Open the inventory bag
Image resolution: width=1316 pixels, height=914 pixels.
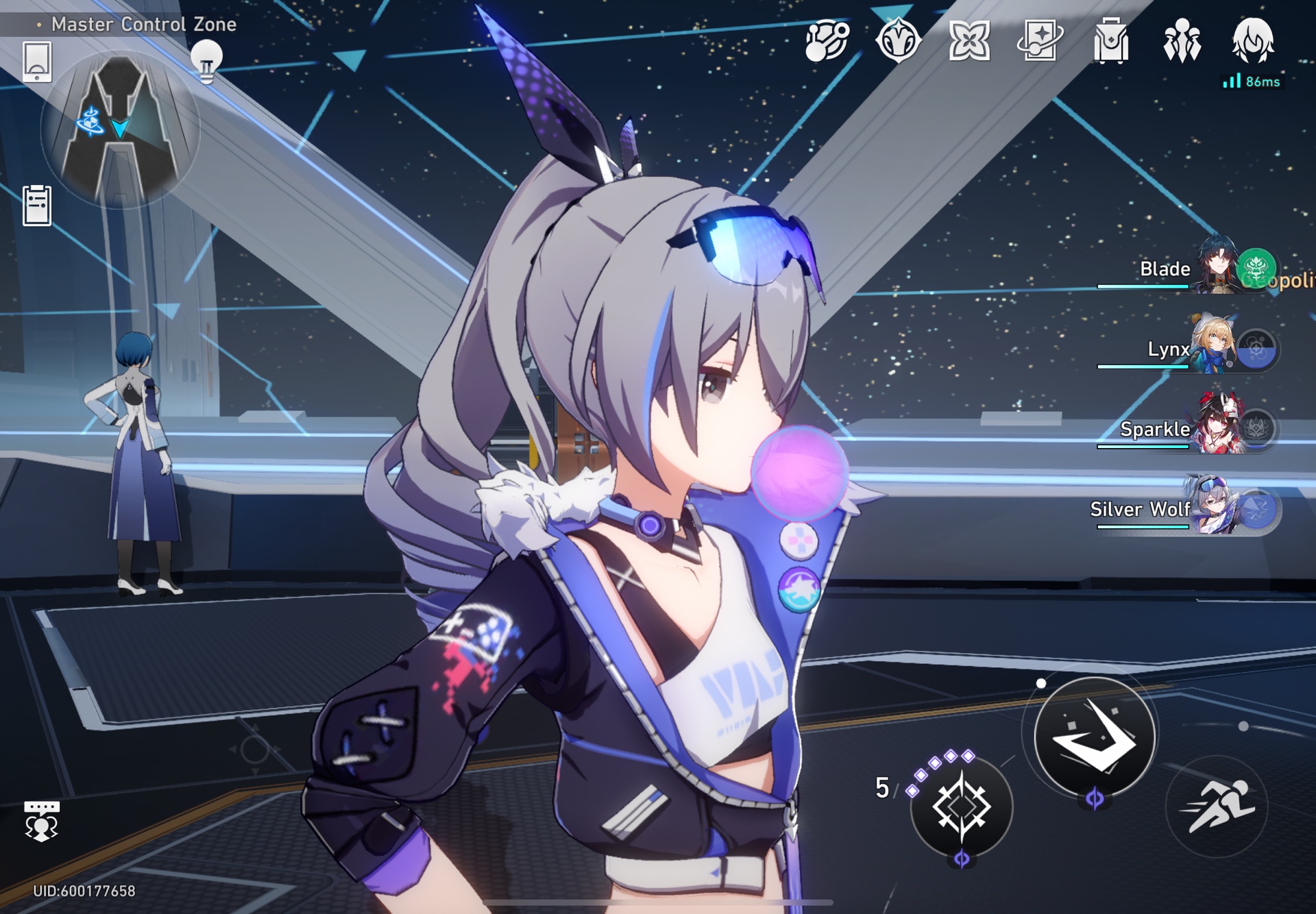(x=1110, y=41)
